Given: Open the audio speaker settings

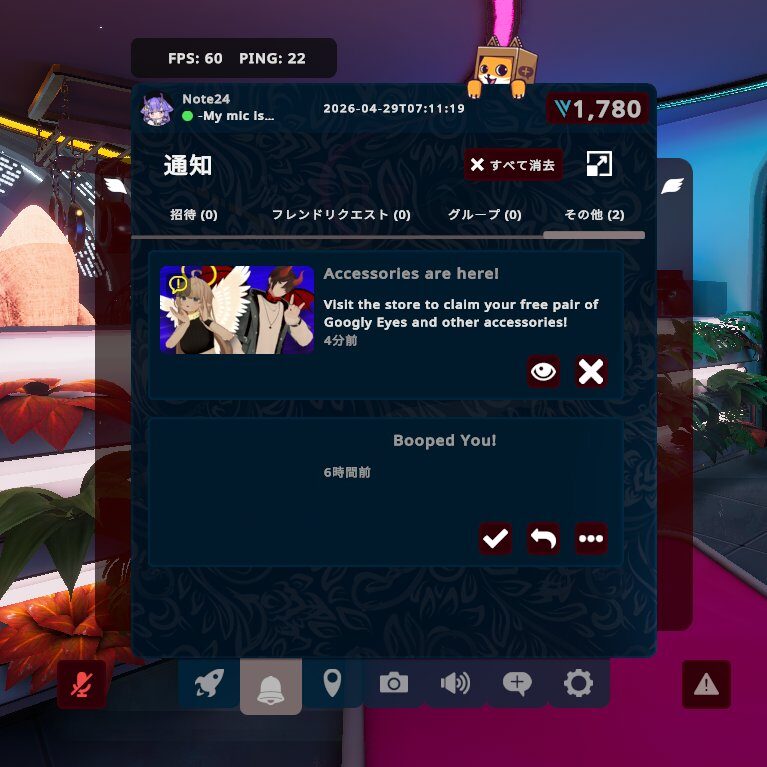Looking at the screenshot, I should point(455,684).
